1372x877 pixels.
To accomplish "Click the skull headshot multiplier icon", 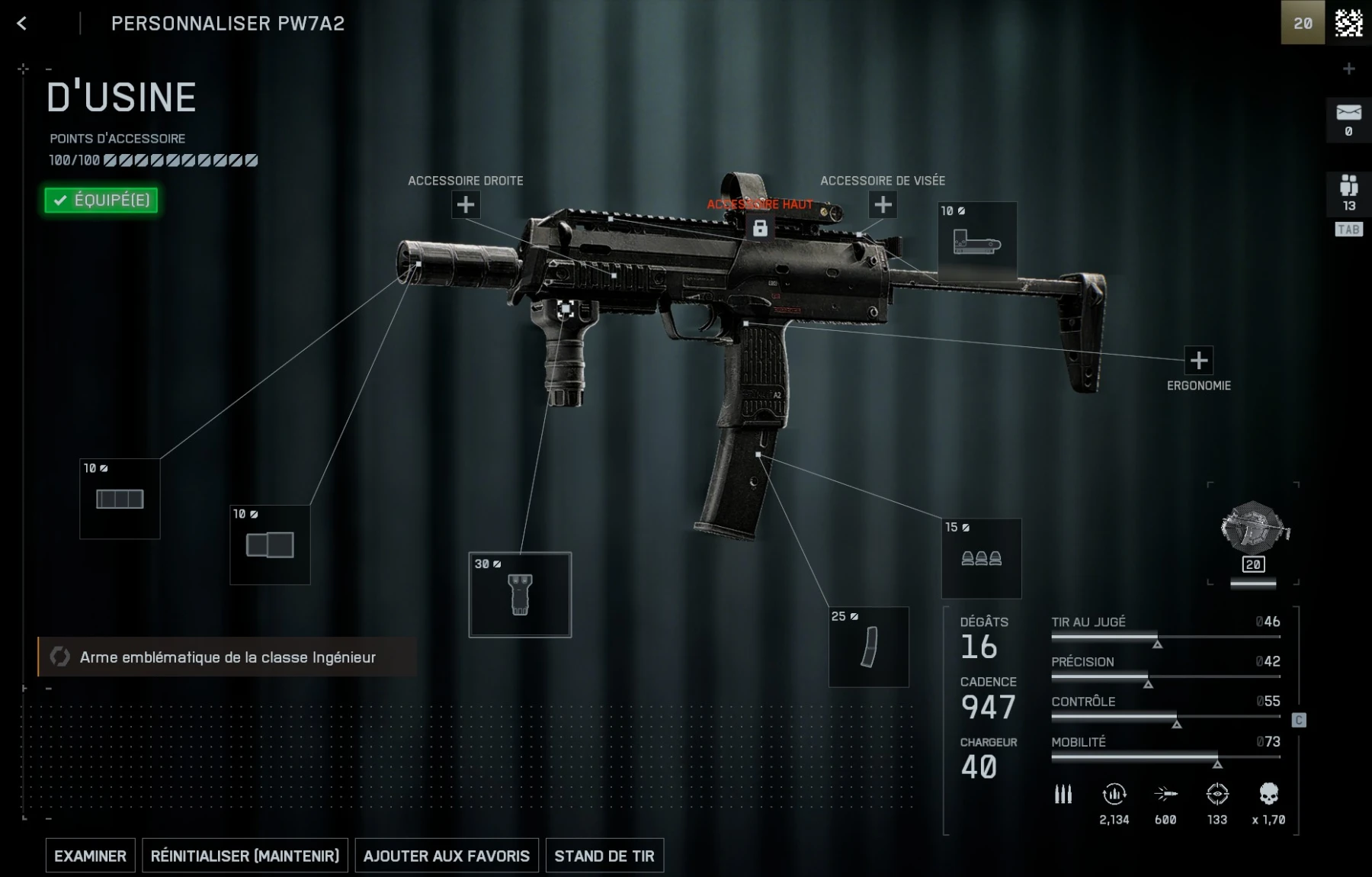I will (x=1268, y=793).
